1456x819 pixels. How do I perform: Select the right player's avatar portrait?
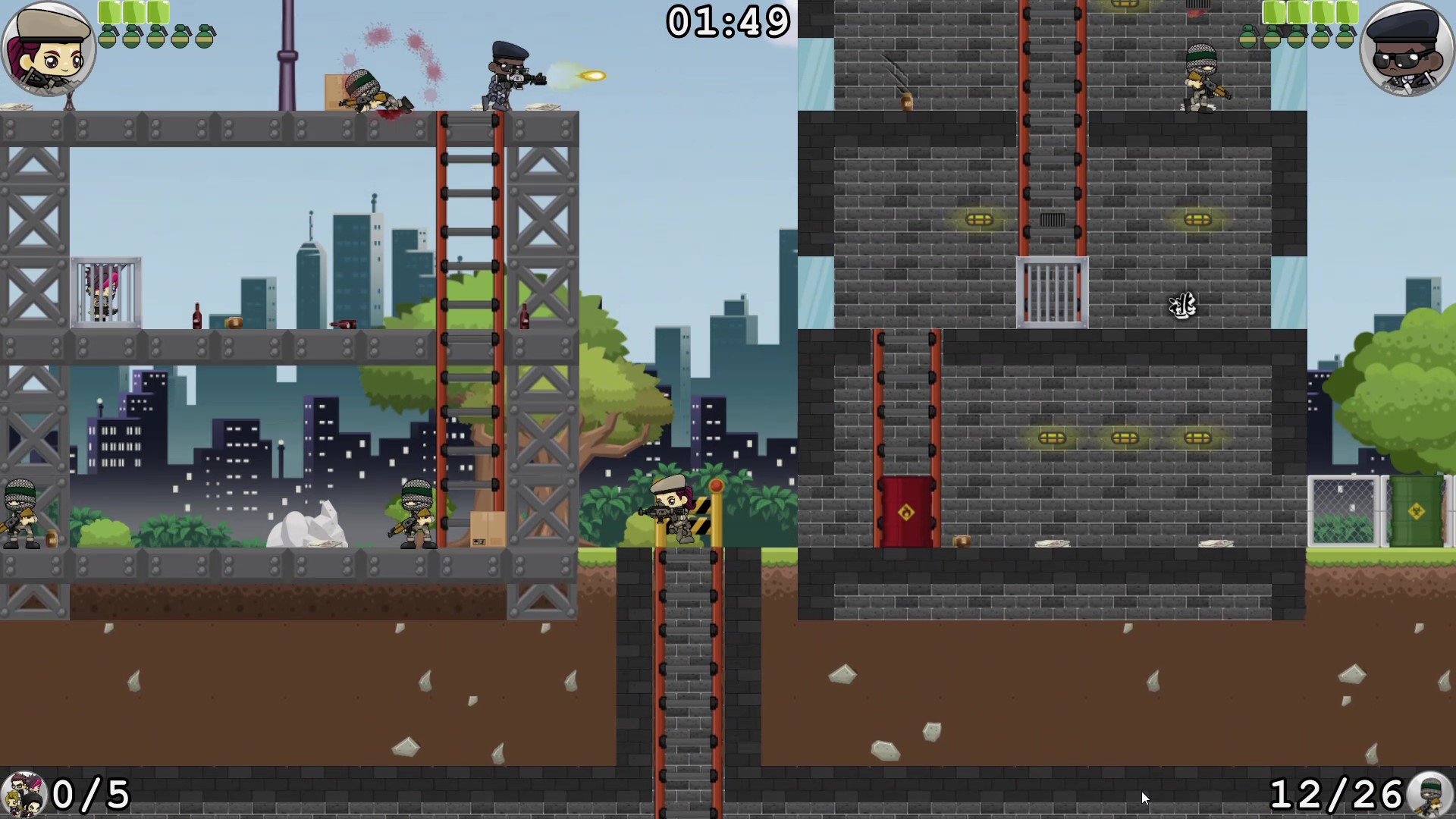1407,47
